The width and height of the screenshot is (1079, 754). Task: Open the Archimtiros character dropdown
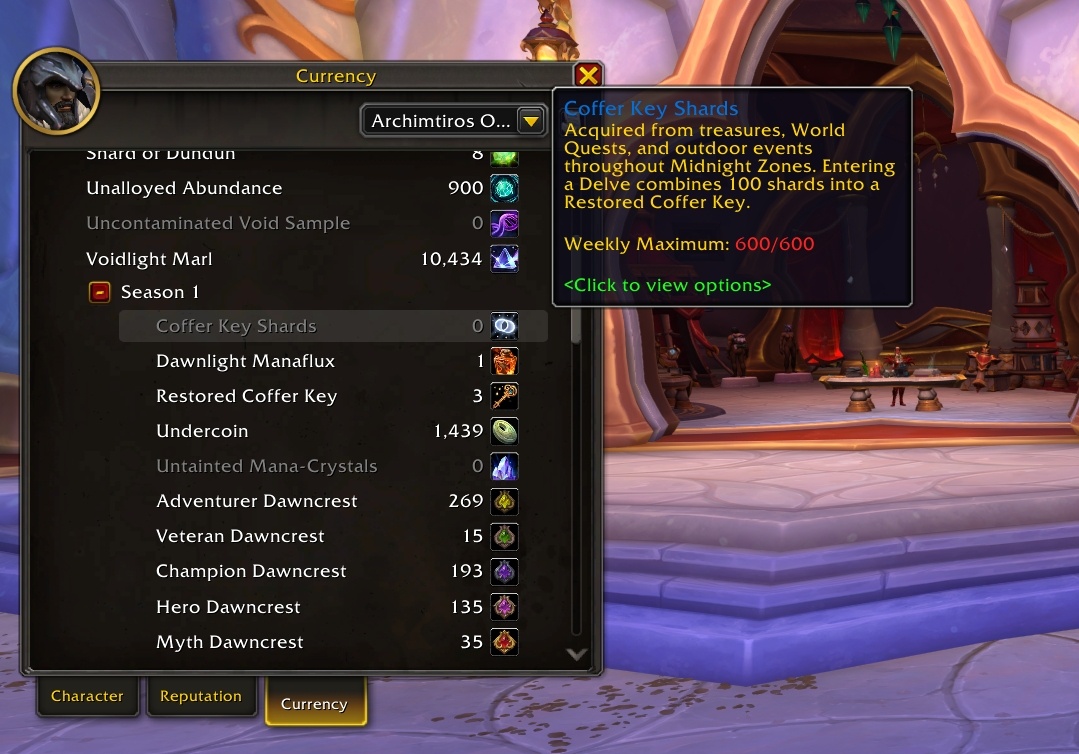453,121
